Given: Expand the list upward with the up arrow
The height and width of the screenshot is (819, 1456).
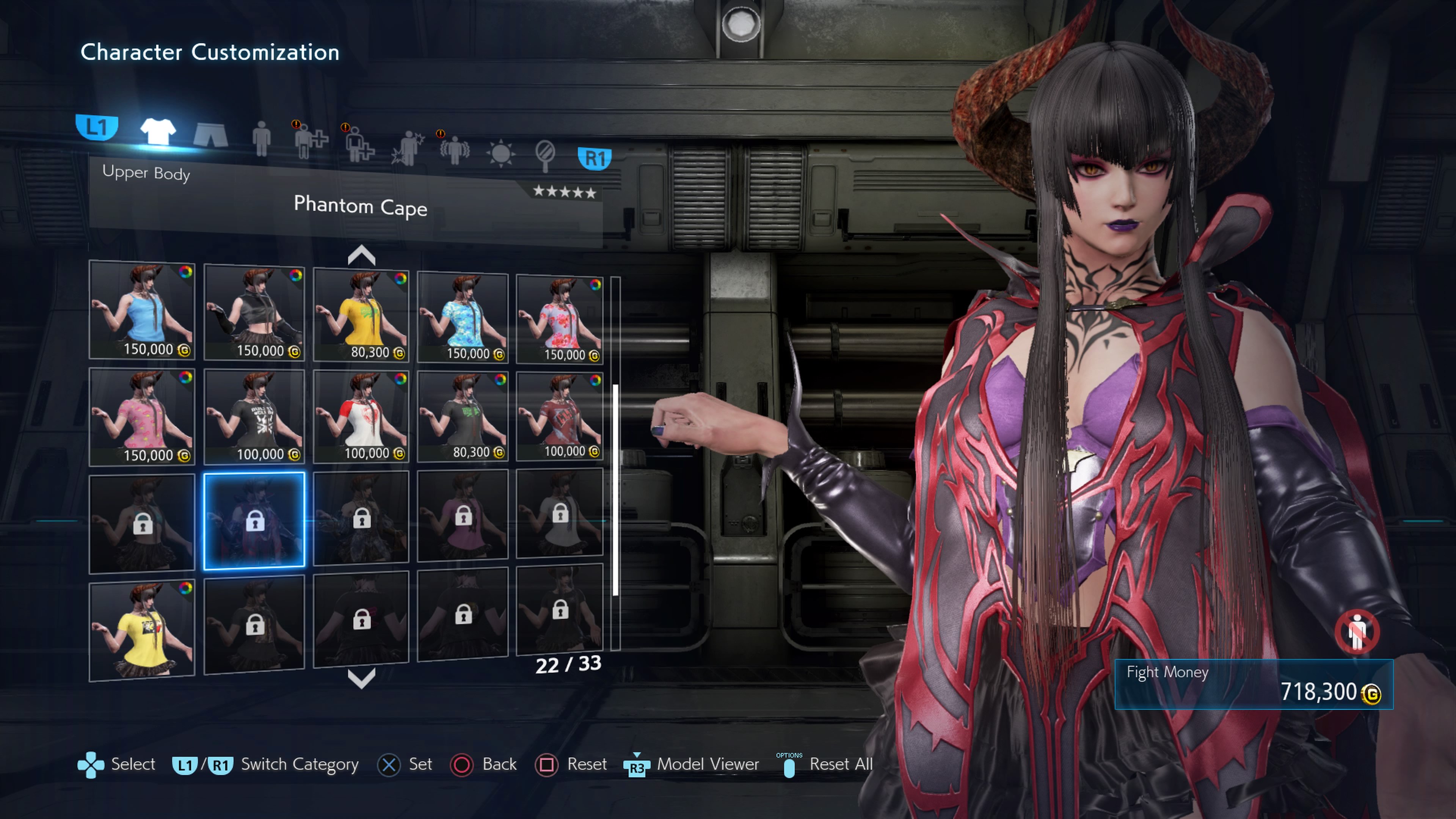Looking at the screenshot, I should pos(361,256).
